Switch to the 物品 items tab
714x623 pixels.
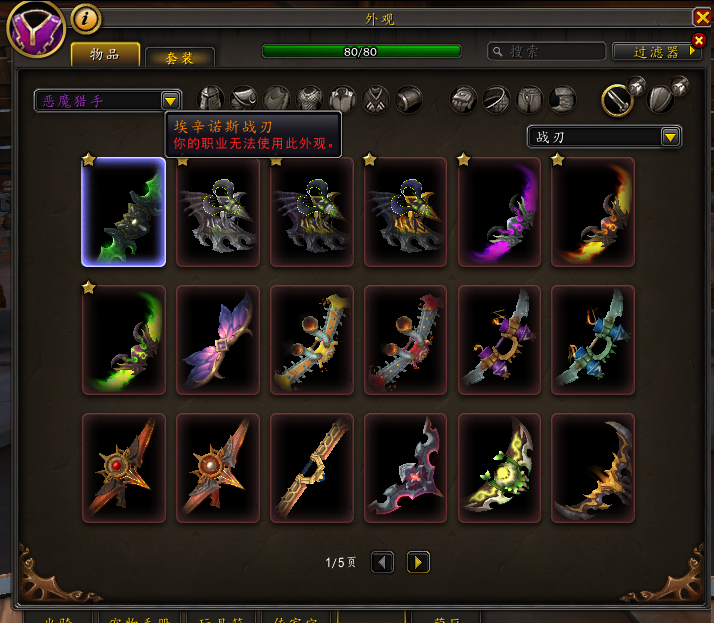click(x=104, y=54)
